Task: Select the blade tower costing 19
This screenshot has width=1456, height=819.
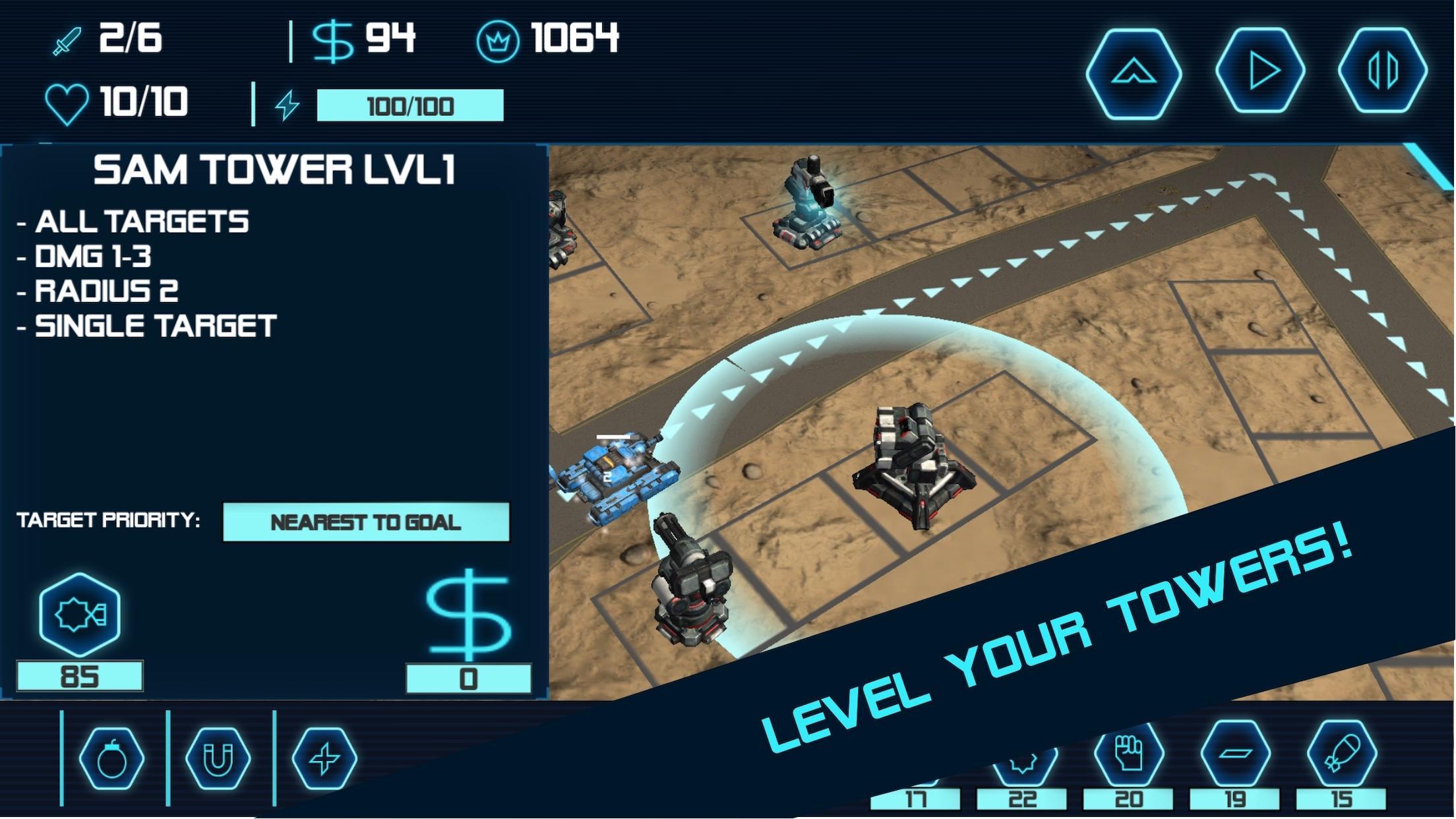Action: [1235, 752]
